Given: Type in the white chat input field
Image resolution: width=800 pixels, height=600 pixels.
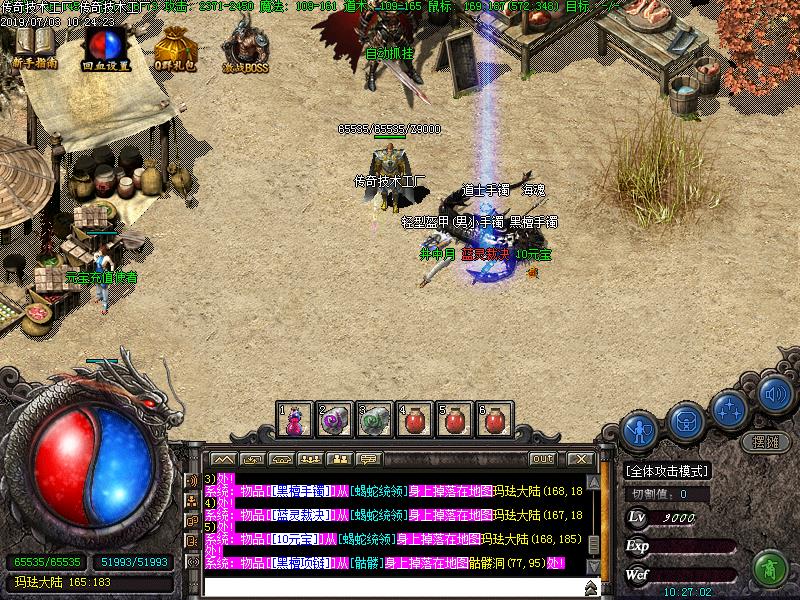Looking at the screenshot, I should pyautogui.click(x=390, y=587).
